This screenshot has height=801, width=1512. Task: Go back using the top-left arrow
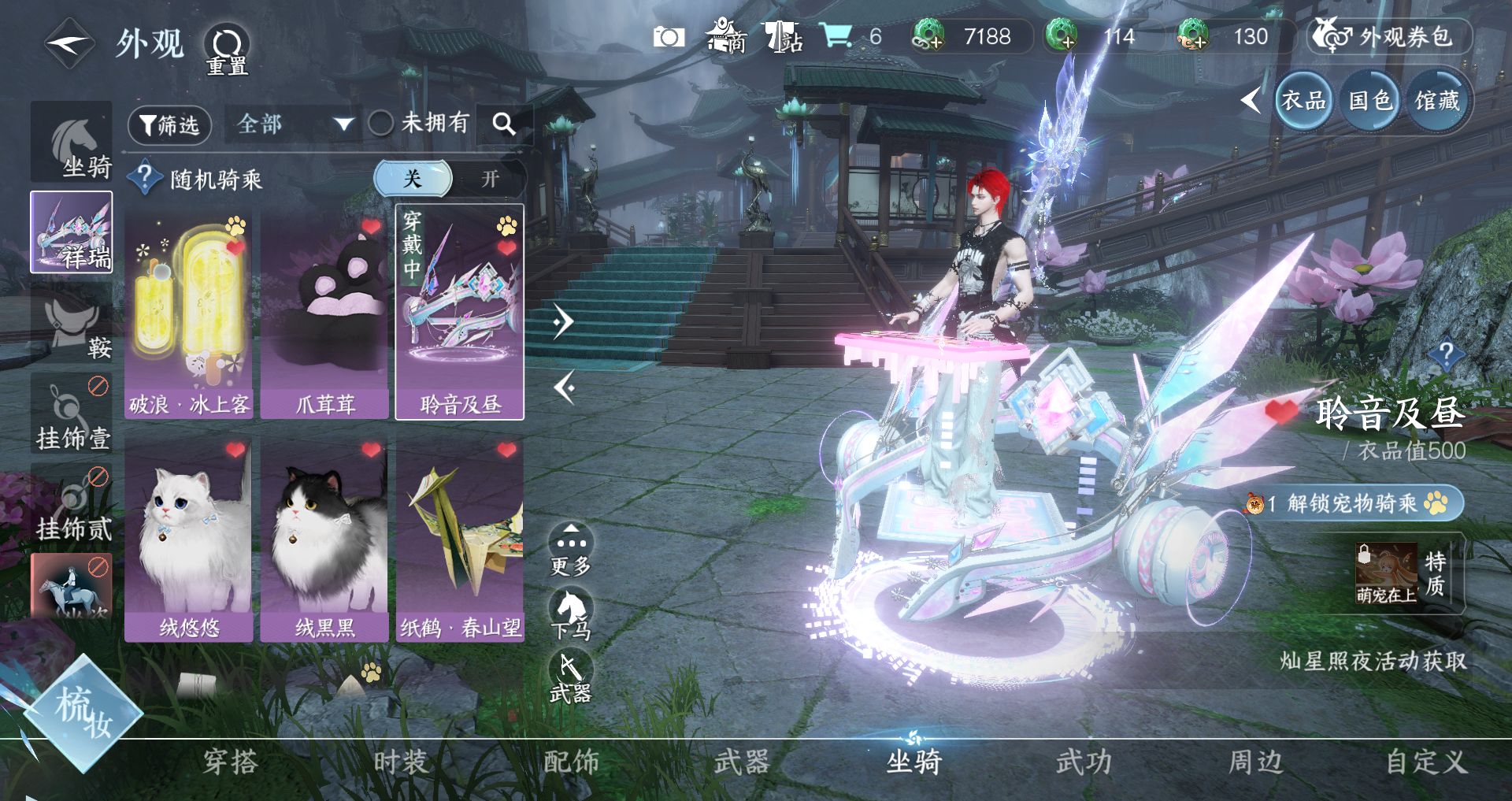pos(69,45)
